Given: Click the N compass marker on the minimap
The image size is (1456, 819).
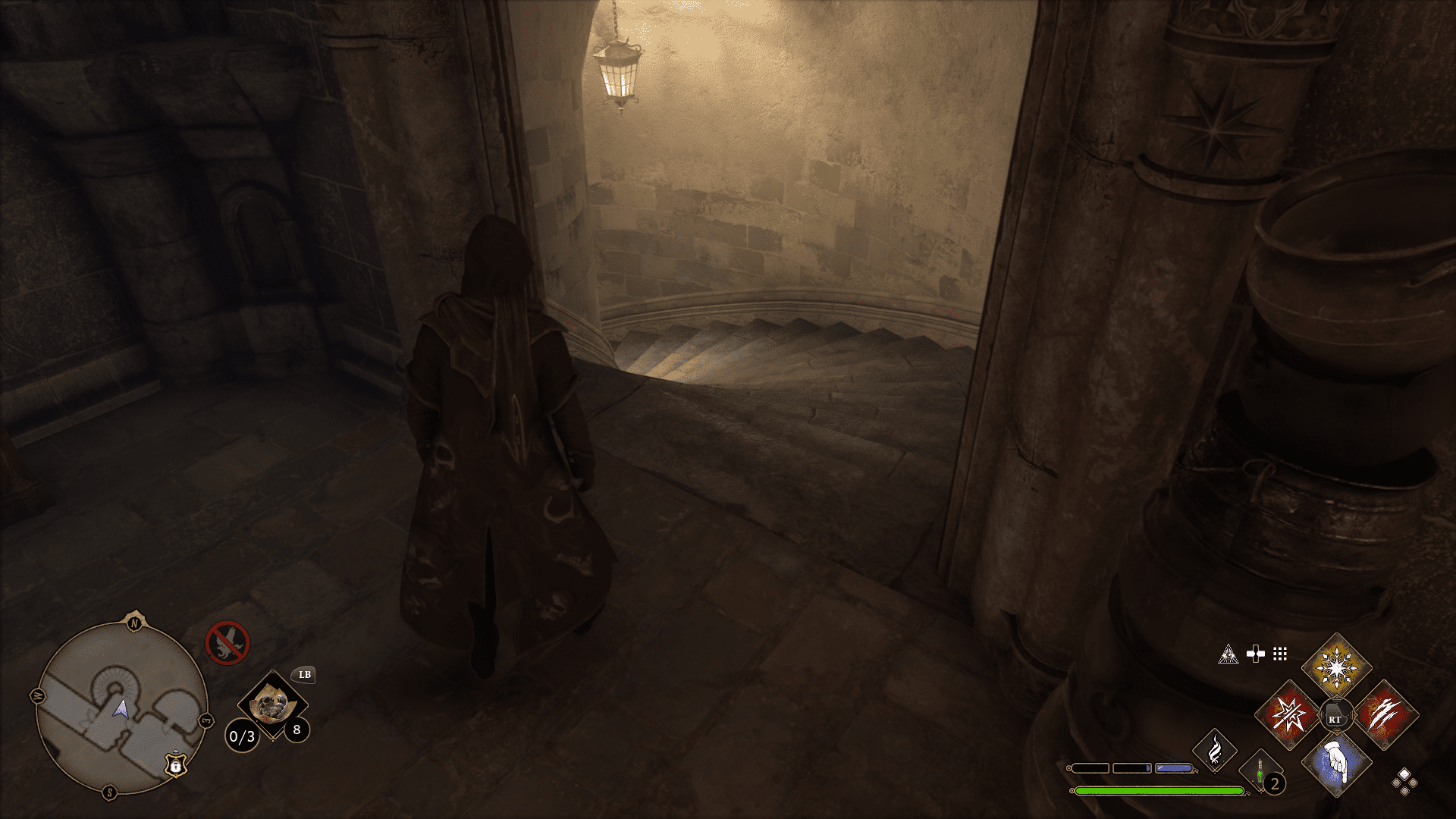Looking at the screenshot, I should point(134,623).
